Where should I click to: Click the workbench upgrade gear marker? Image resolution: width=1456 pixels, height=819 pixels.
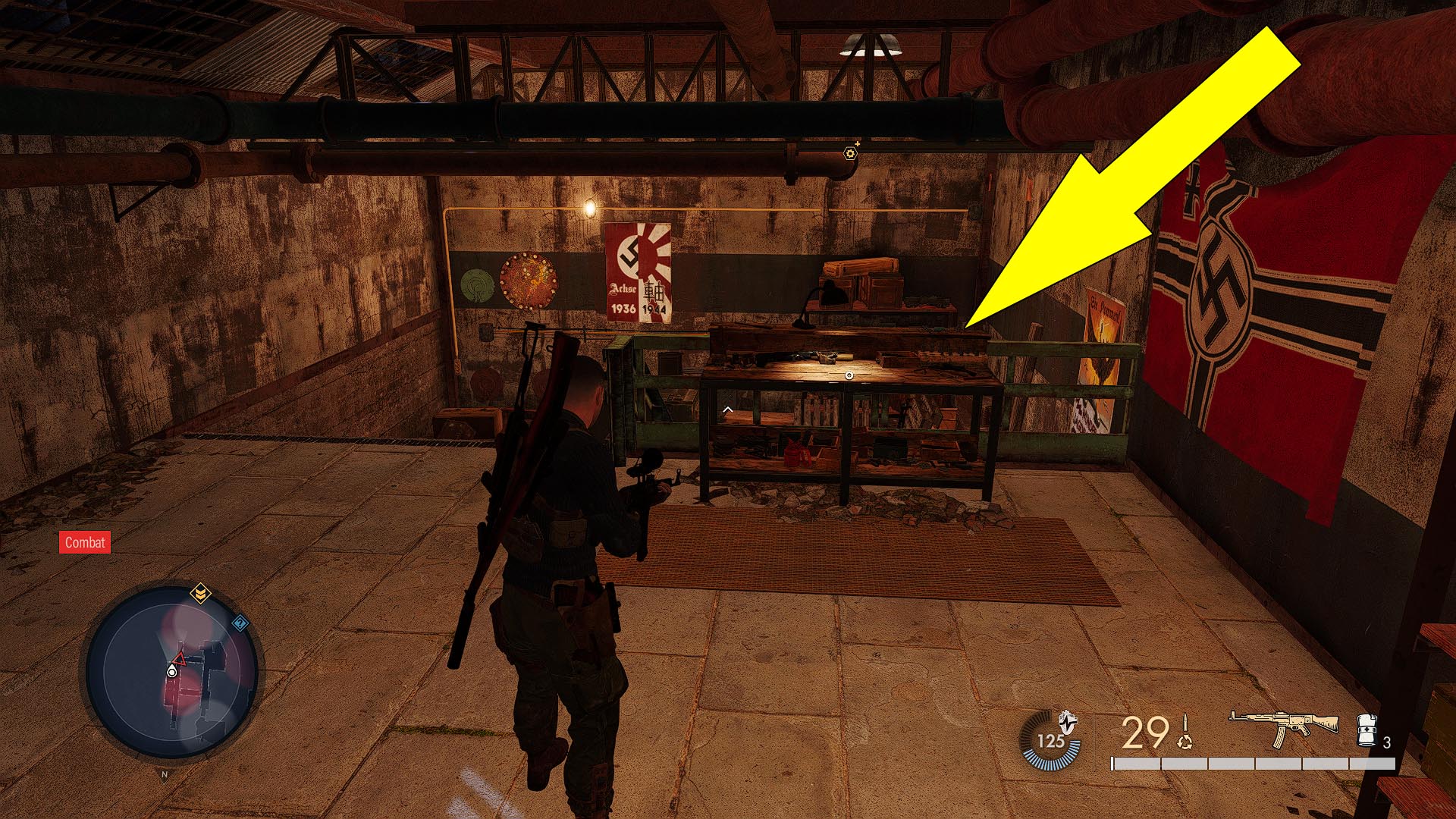point(850,155)
